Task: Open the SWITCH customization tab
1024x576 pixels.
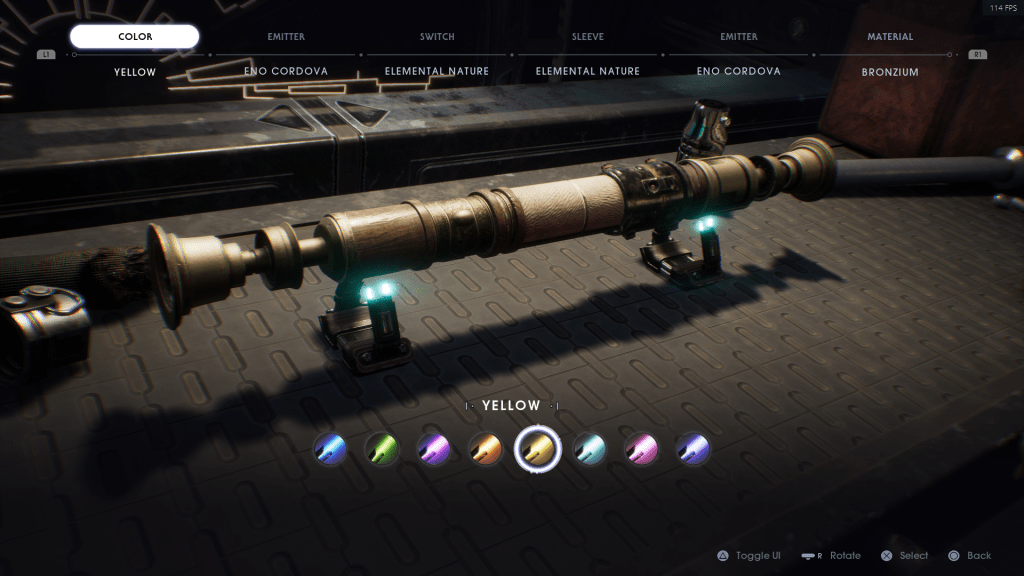Action: (437, 37)
